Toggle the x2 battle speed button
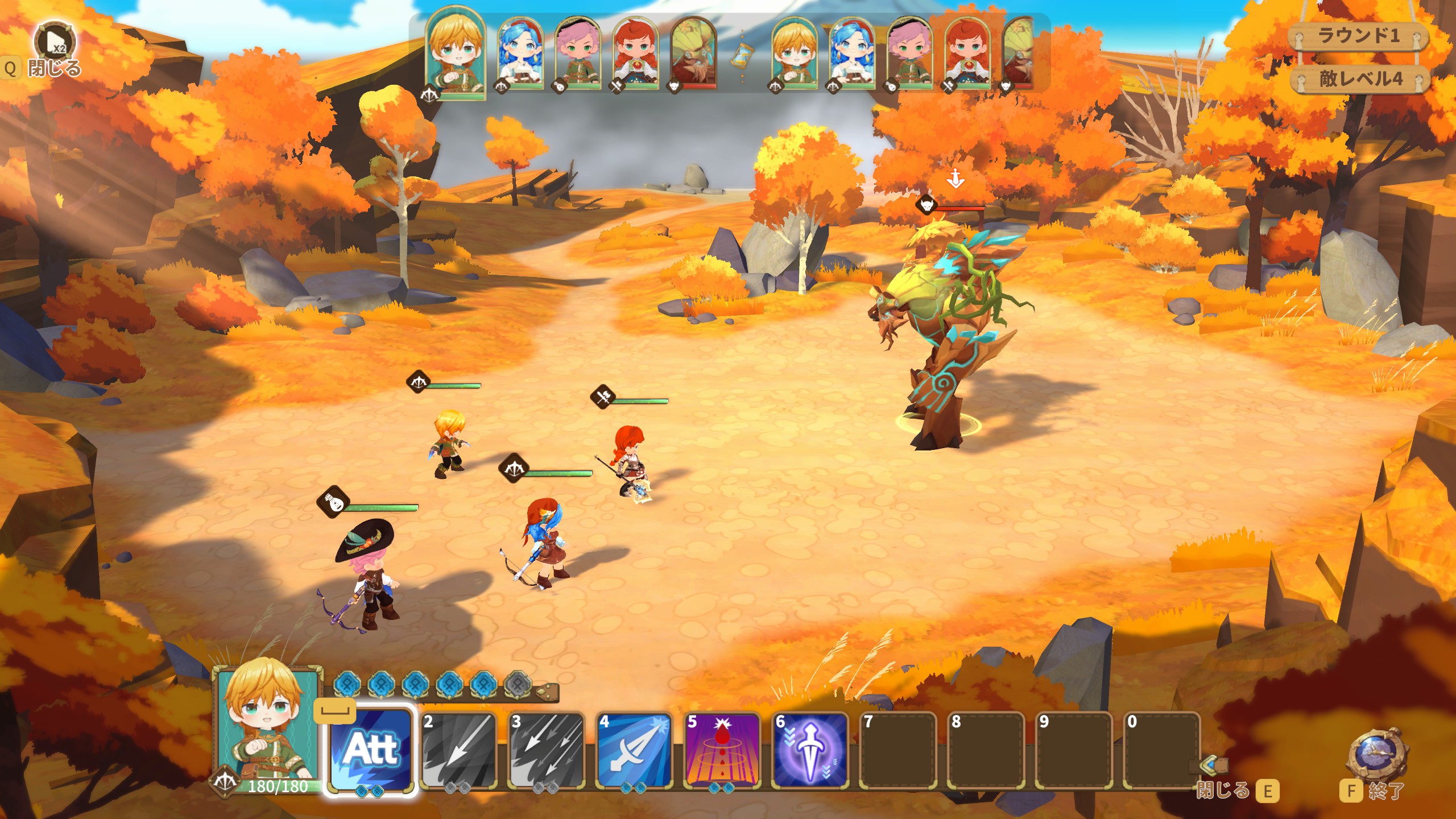Screen dimensions: 1456x819 (55, 41)
